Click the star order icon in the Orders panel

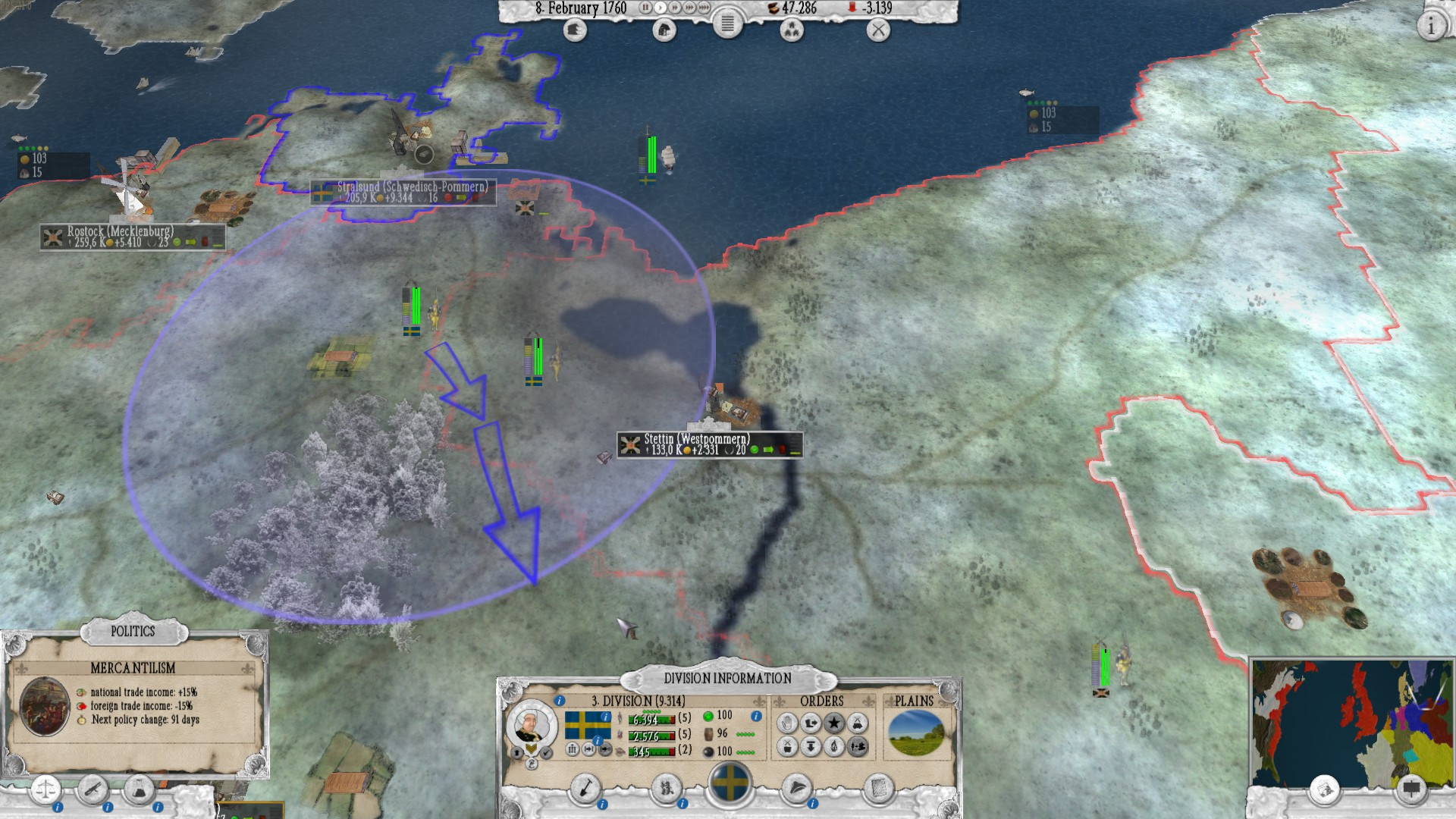click(833, 724)
